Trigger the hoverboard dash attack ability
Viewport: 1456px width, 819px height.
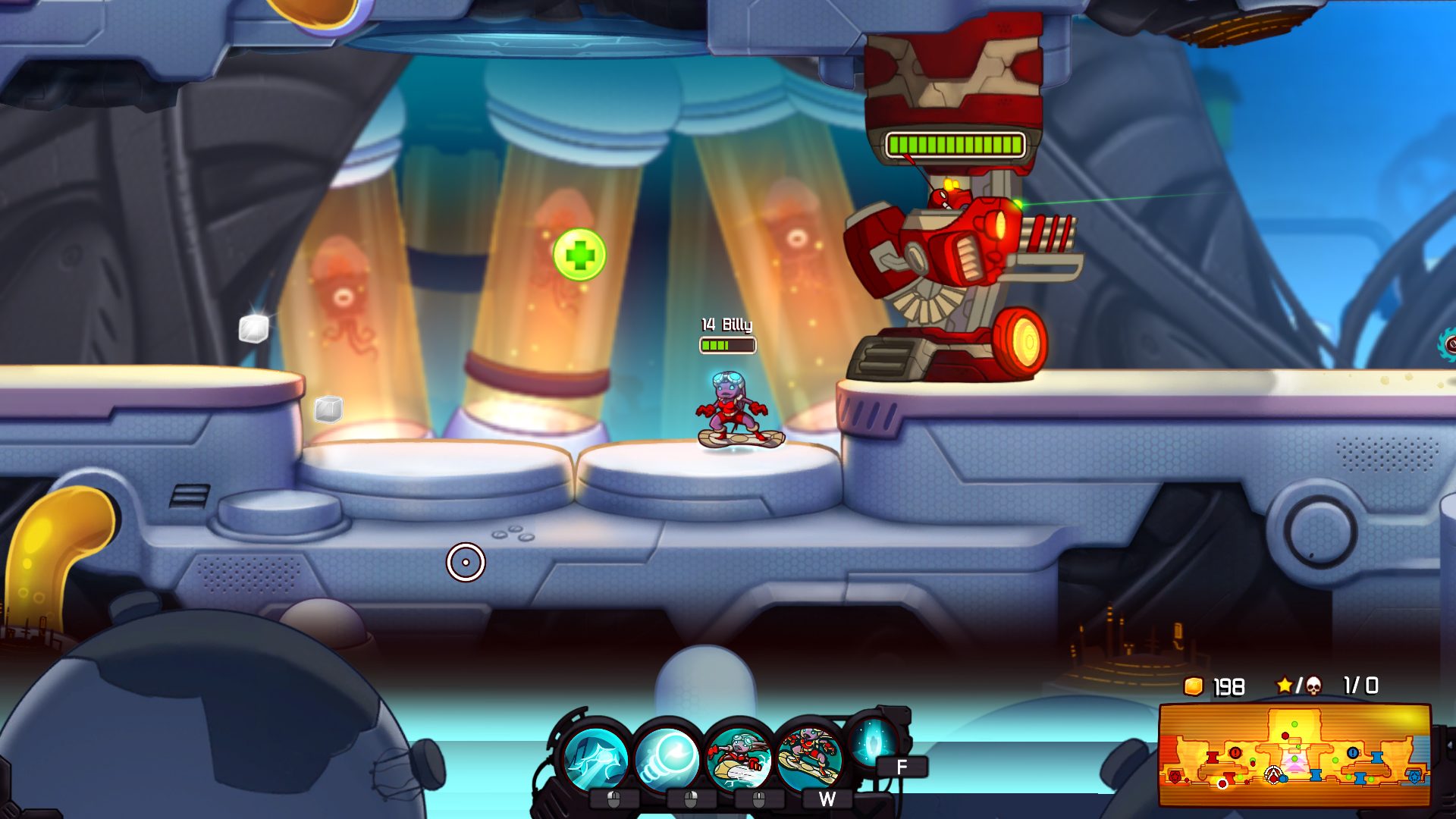738,757
